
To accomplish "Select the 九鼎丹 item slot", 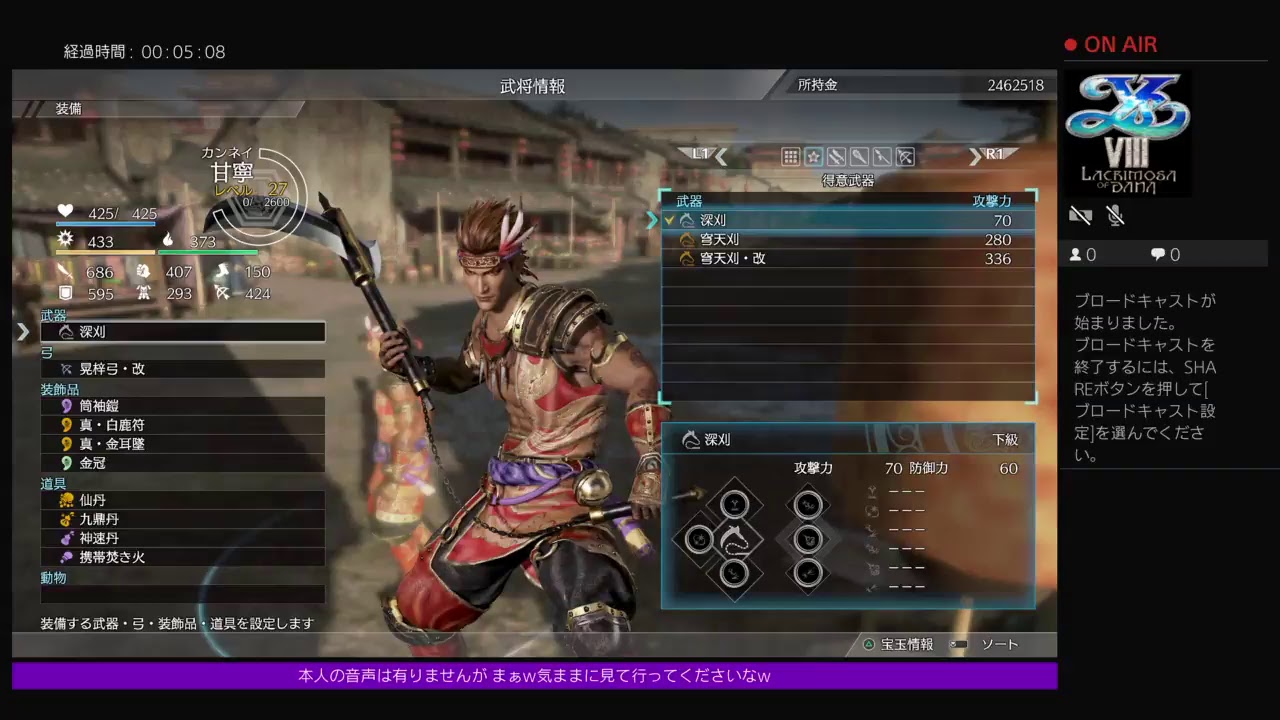I will 182,519.
